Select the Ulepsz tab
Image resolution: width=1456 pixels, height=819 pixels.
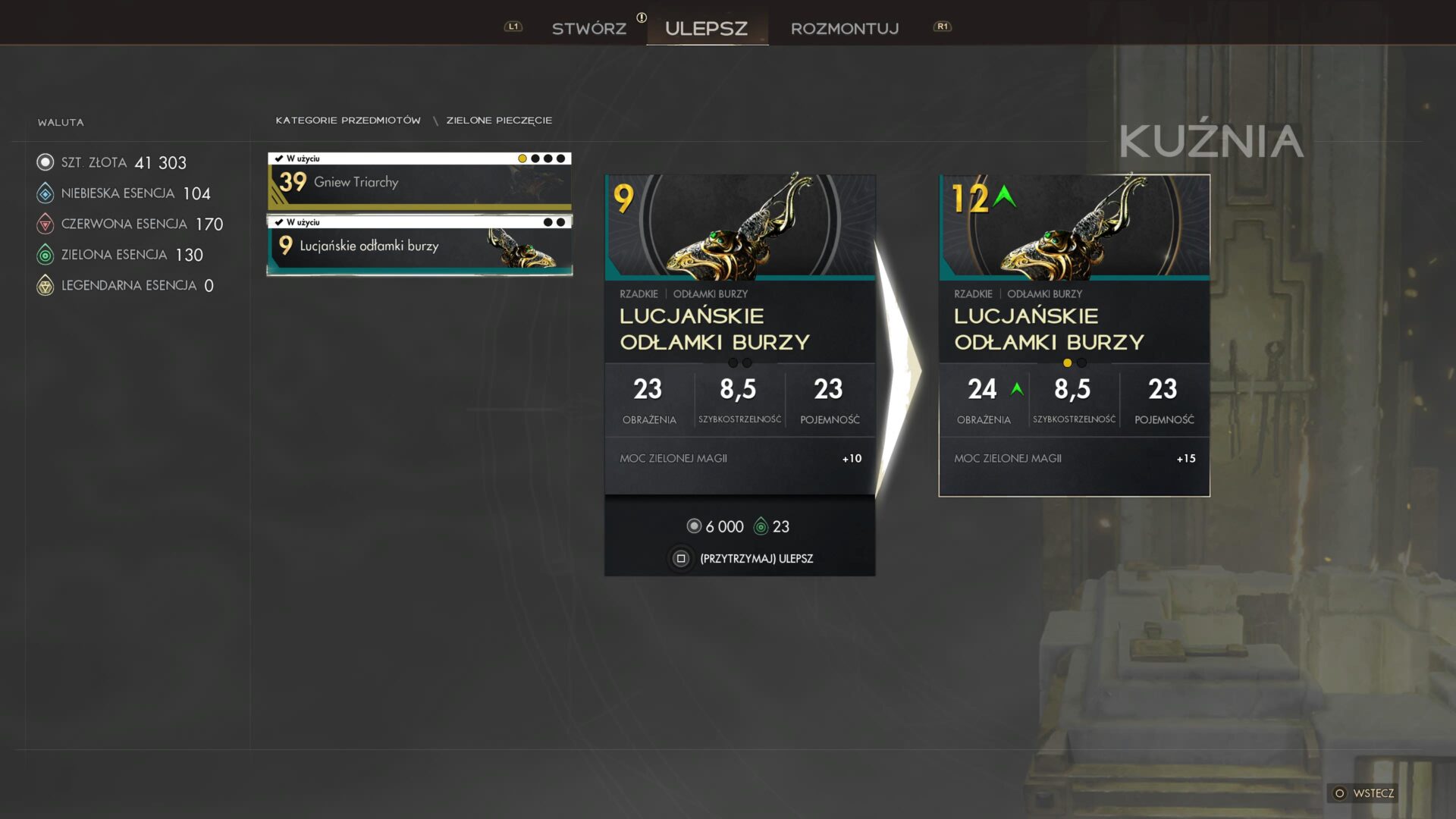point(706,29)
